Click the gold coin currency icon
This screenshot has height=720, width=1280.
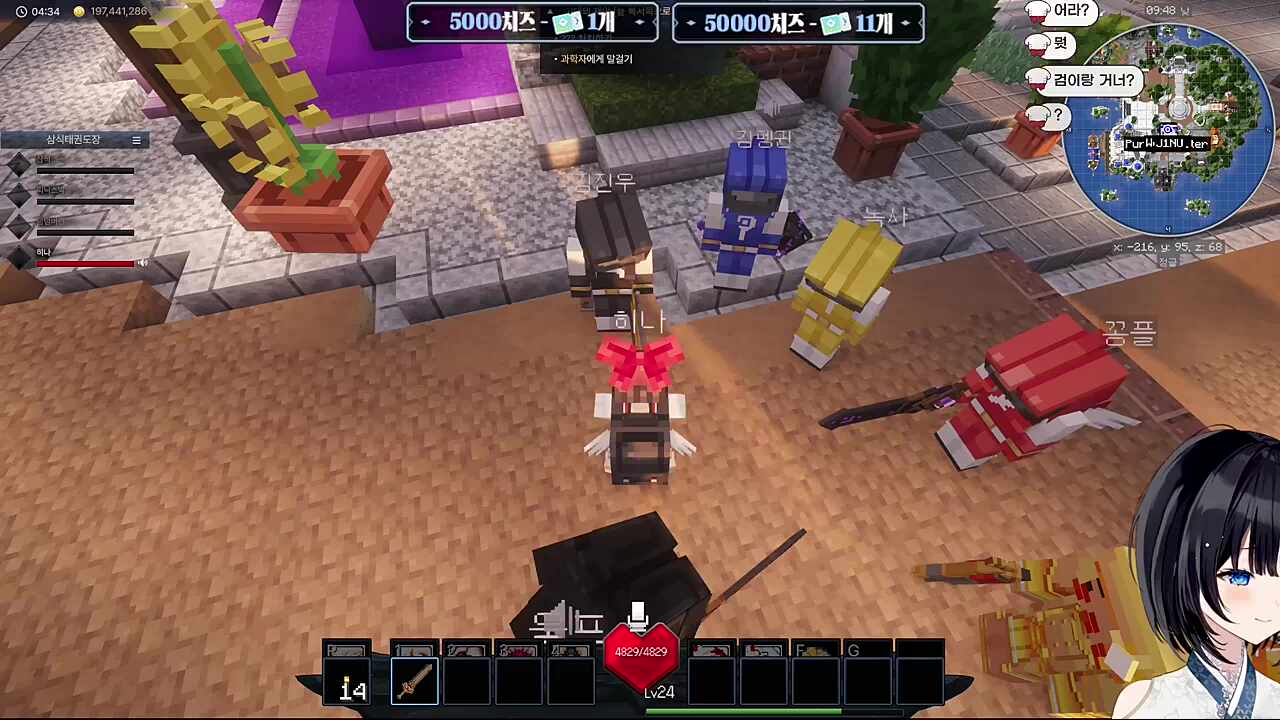[x=79, y=11]
